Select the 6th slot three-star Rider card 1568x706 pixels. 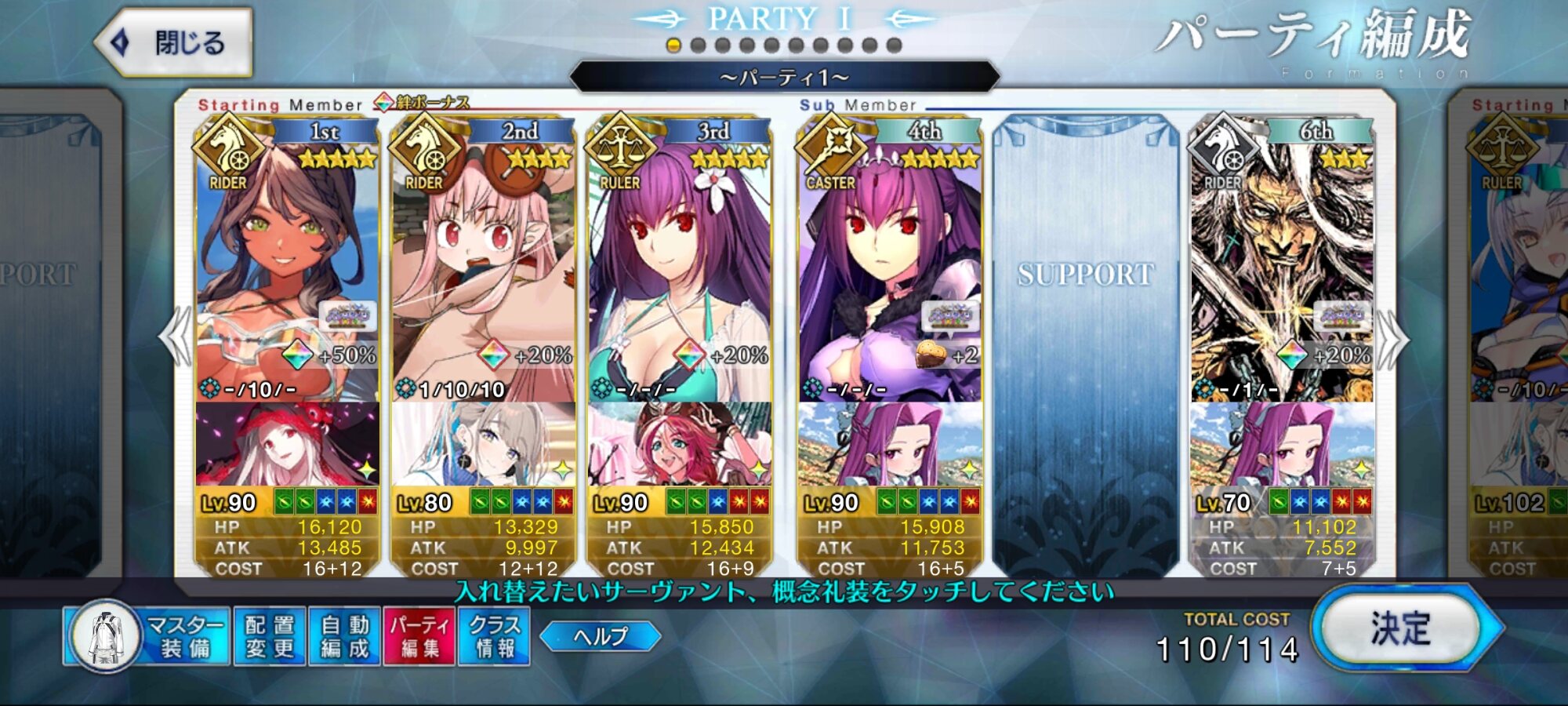[x=1282, y=267]
